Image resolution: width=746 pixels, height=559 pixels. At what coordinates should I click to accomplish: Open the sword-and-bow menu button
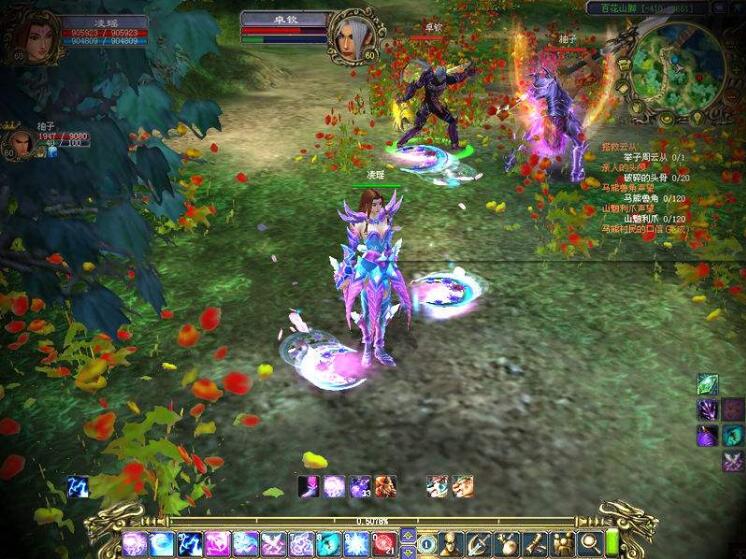tap(479, 543)
